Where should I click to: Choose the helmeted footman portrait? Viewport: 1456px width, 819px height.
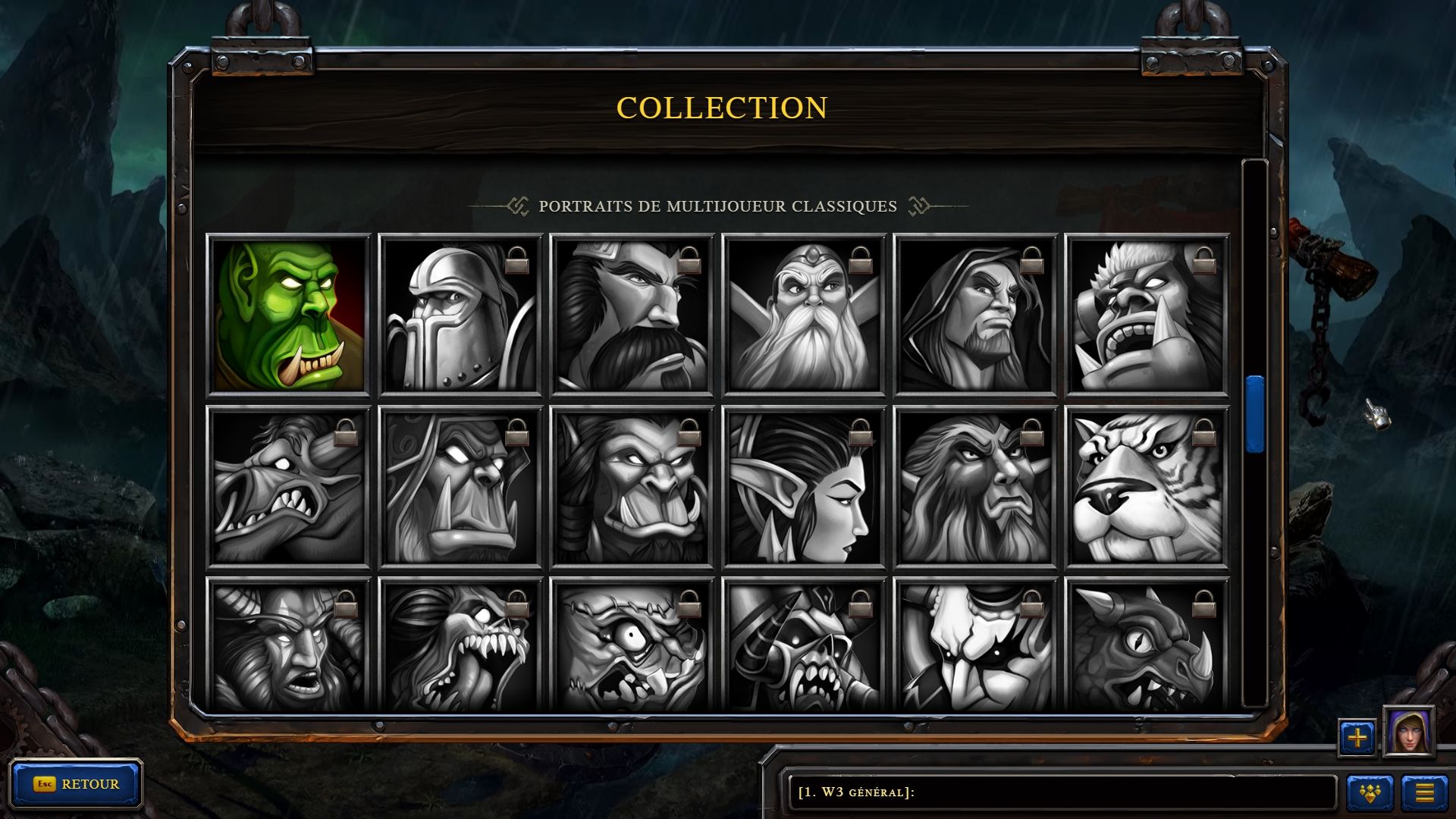(460, 315)
